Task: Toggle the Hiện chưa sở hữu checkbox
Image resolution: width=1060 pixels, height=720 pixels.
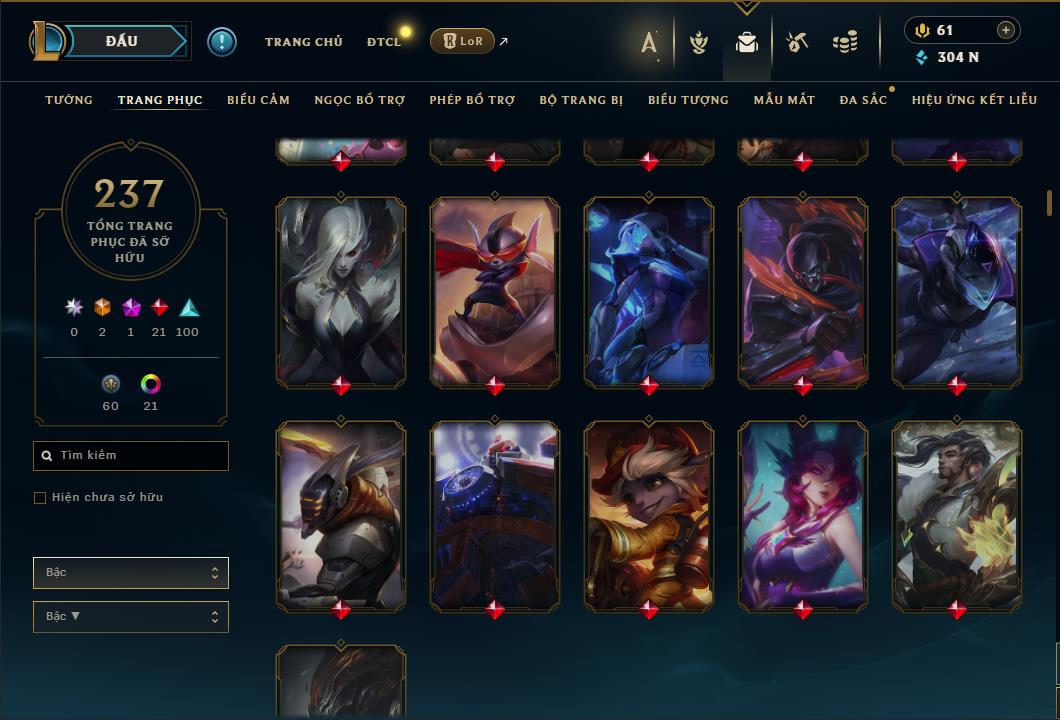Action: pyautogui.click(x=40, y=498)
